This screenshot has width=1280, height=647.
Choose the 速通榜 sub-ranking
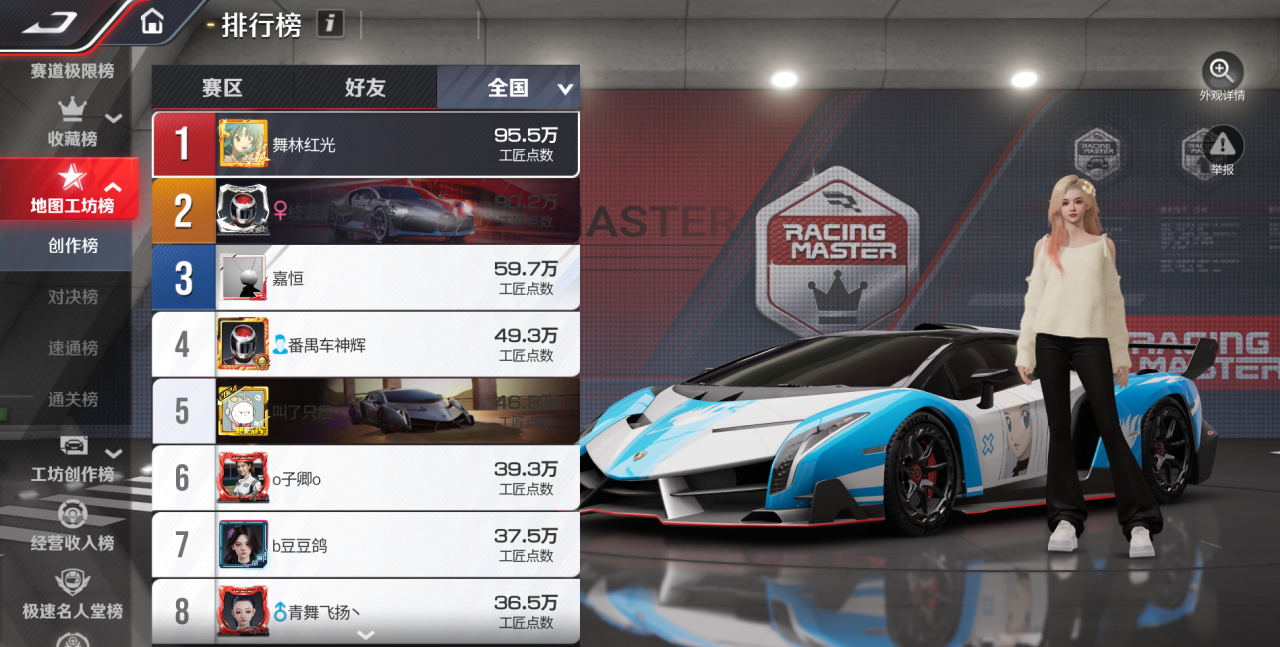pos(72,348)
